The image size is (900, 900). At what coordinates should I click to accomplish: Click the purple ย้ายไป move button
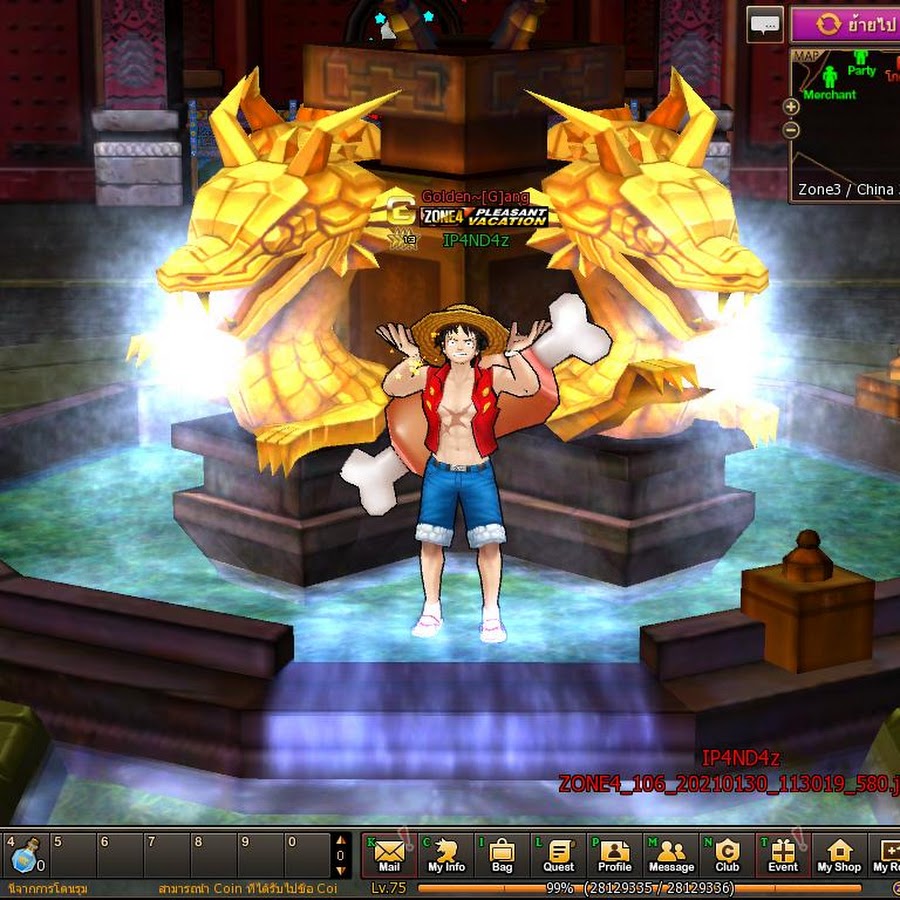coord(845,23)
